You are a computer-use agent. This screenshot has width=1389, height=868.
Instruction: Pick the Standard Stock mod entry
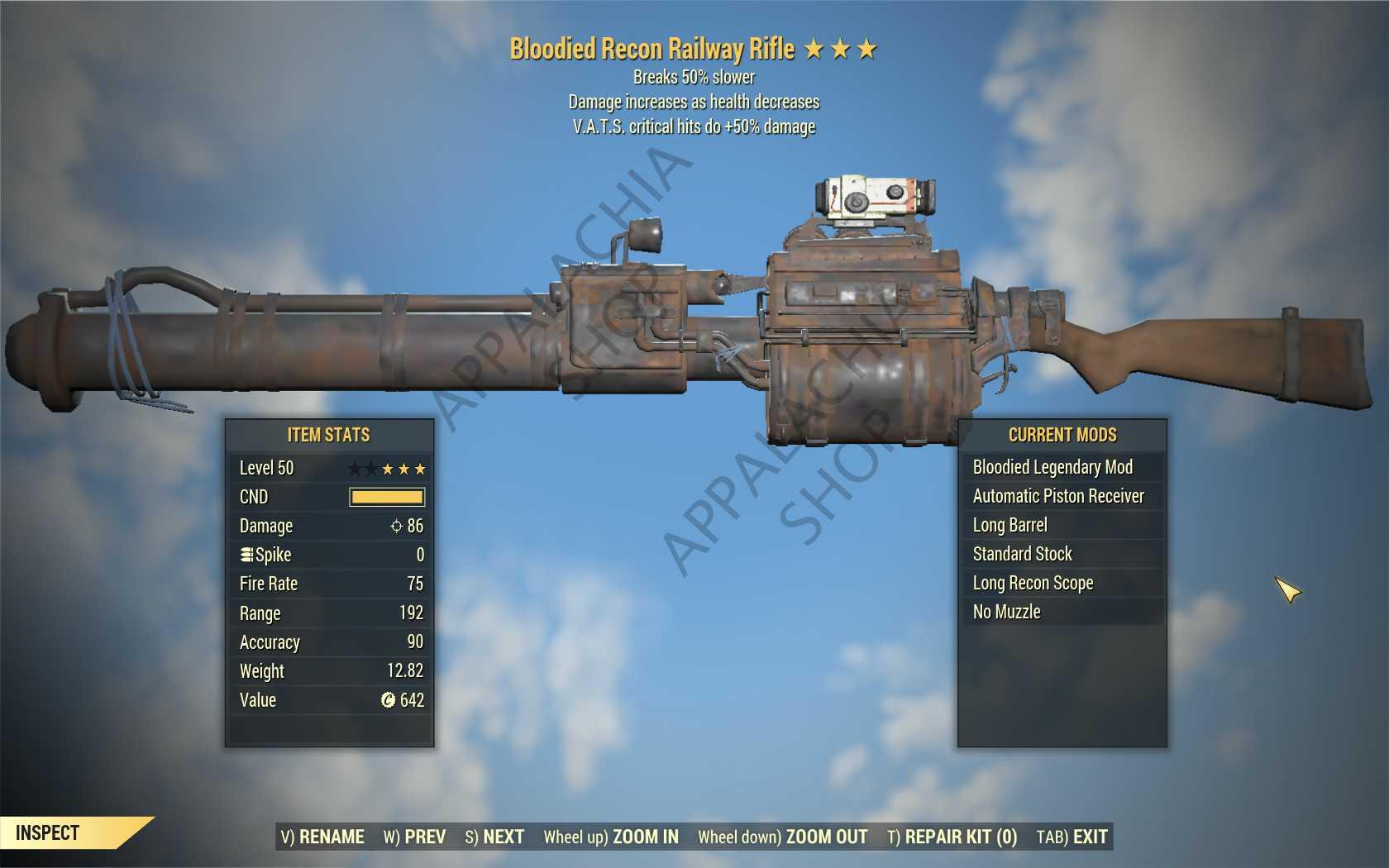[x=1062, y=554]
